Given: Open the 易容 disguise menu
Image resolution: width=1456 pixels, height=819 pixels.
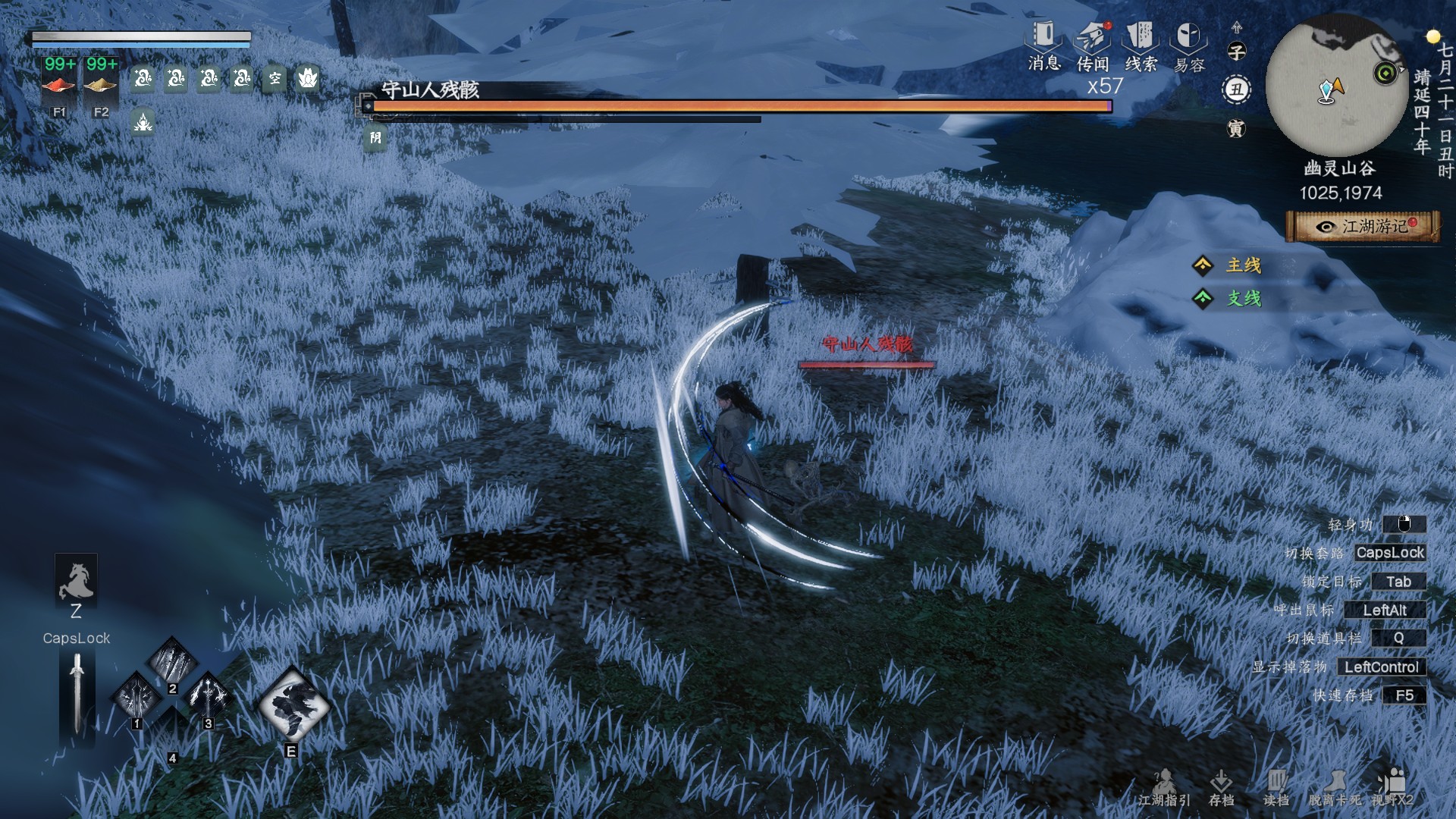Looking at the screenshot, I should [x=1188, y=45].
